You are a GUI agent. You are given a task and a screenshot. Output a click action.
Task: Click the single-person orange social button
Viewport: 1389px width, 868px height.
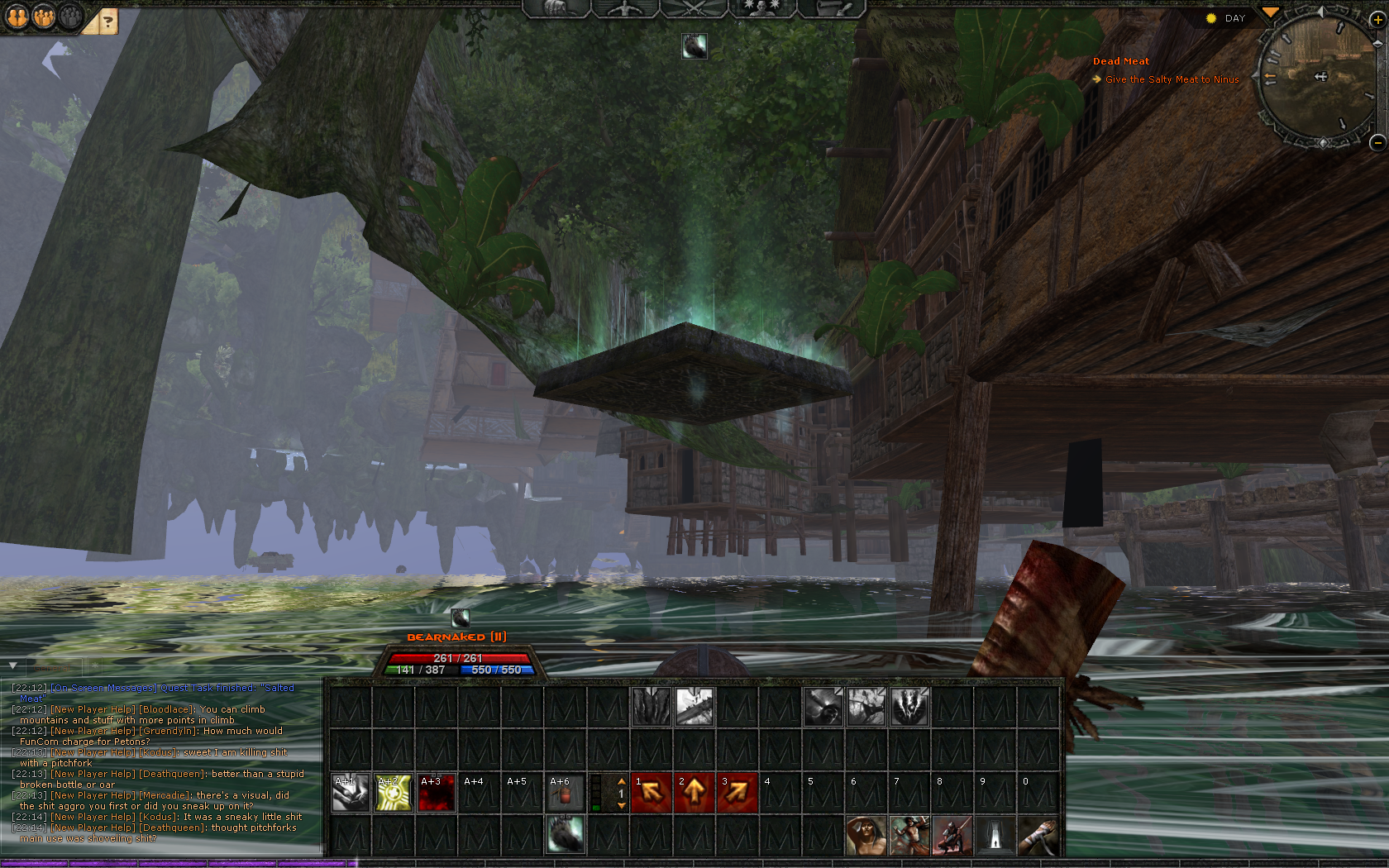pyautogui.click(x=17, y=17)
